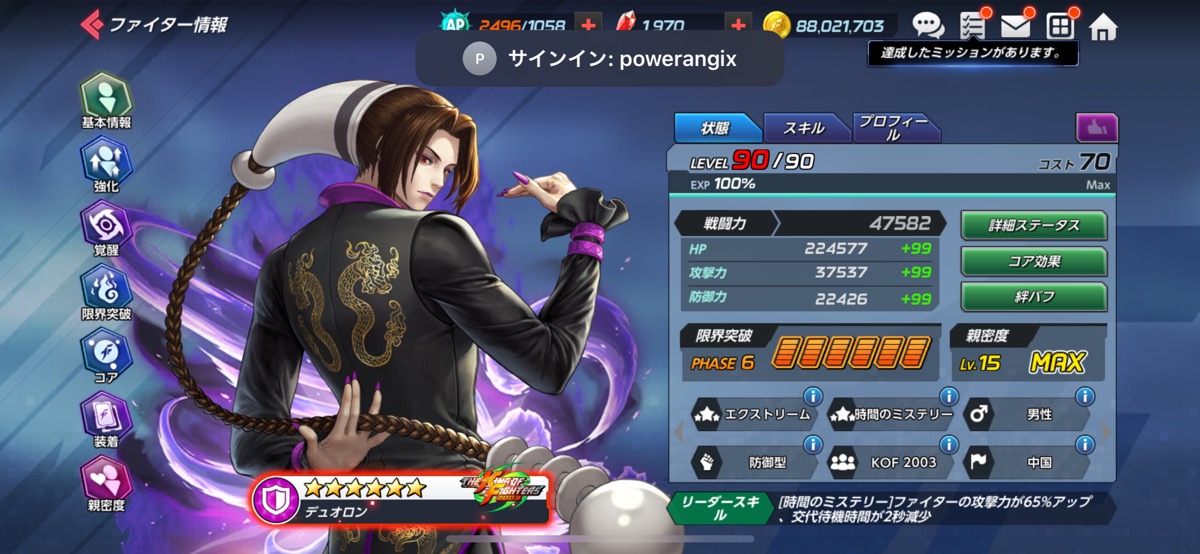View the コア効果 core effects
The image size is (1200, 554).
tap(1033, 262)
